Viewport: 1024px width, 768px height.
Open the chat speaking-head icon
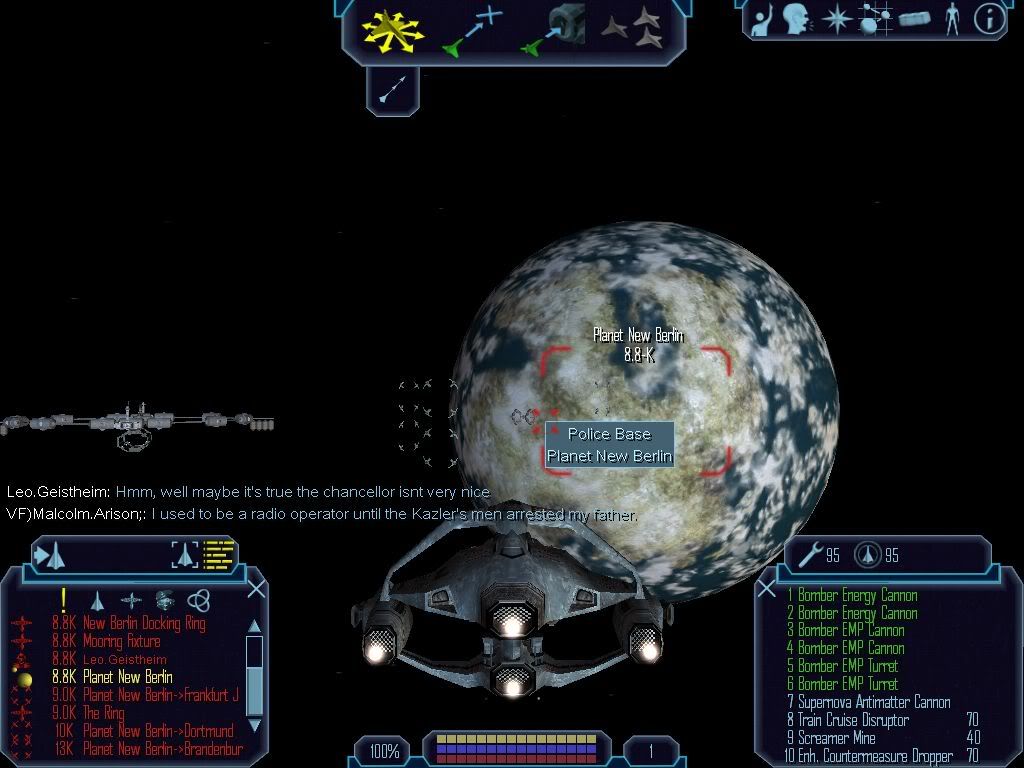[x=795, y=19]
